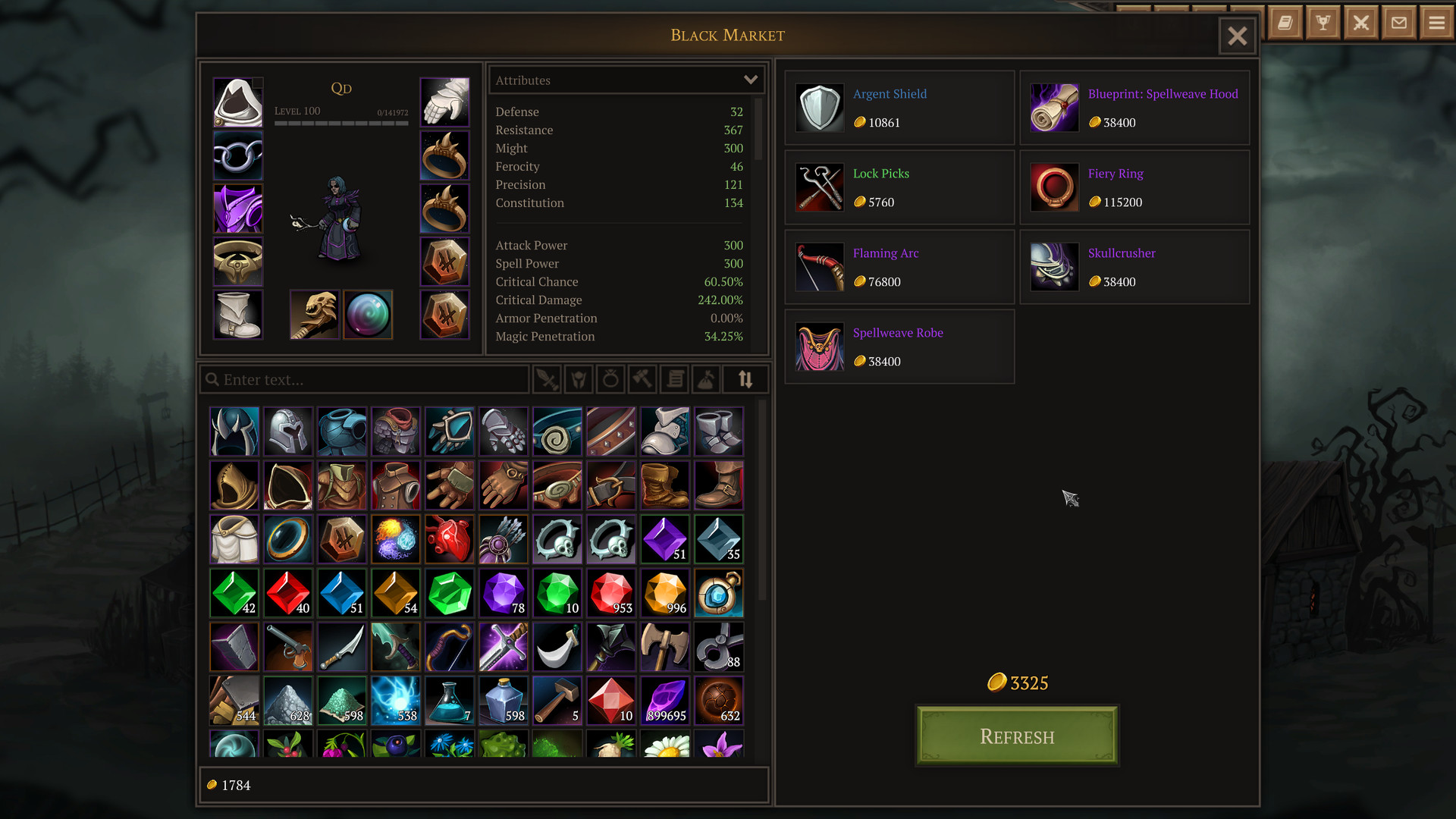The image size is (1456, 819).
Task: Open the mail envelope inbox
Action: point(1398,23)
